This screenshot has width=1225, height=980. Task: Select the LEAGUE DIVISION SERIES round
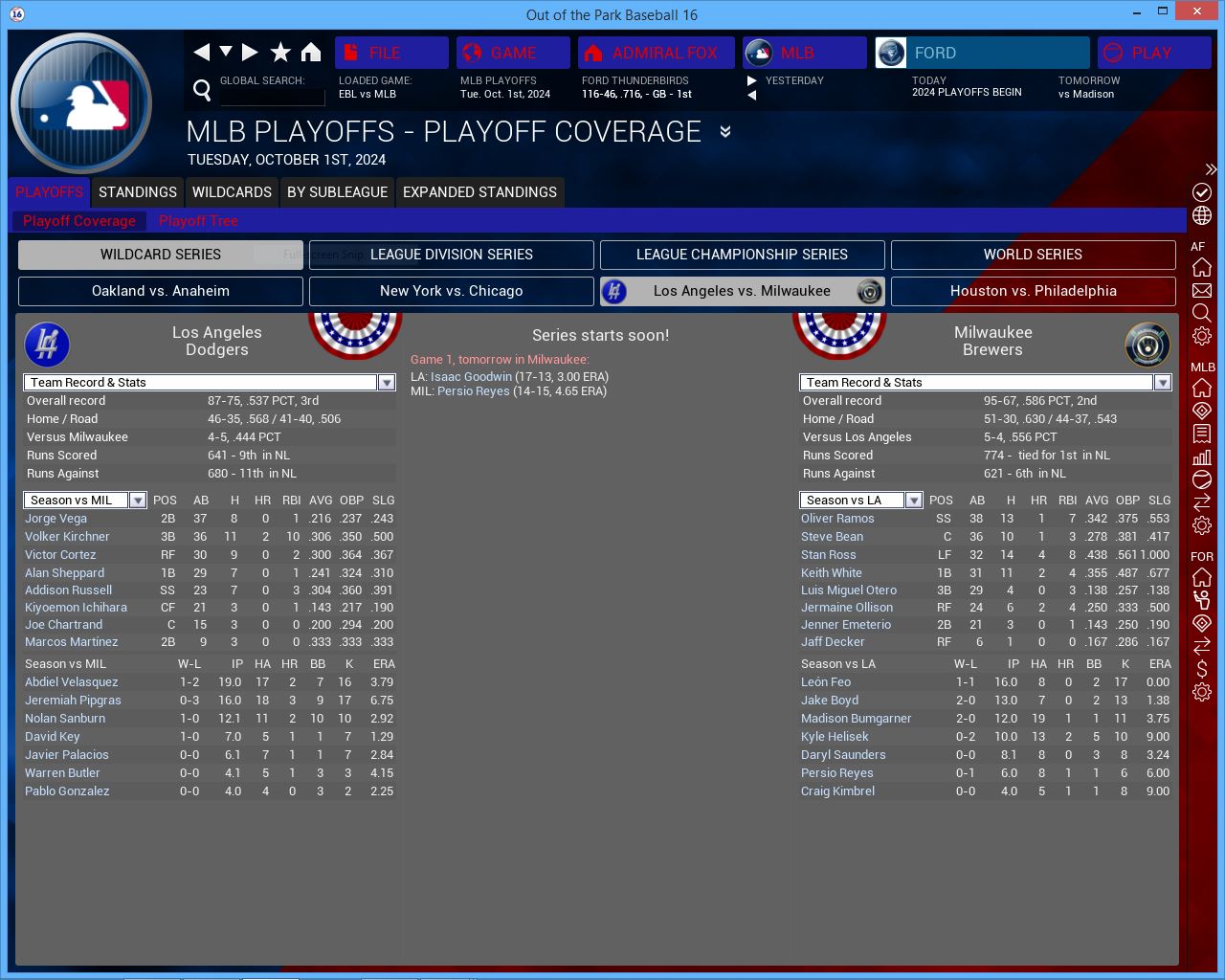click(x=452, y=255)
